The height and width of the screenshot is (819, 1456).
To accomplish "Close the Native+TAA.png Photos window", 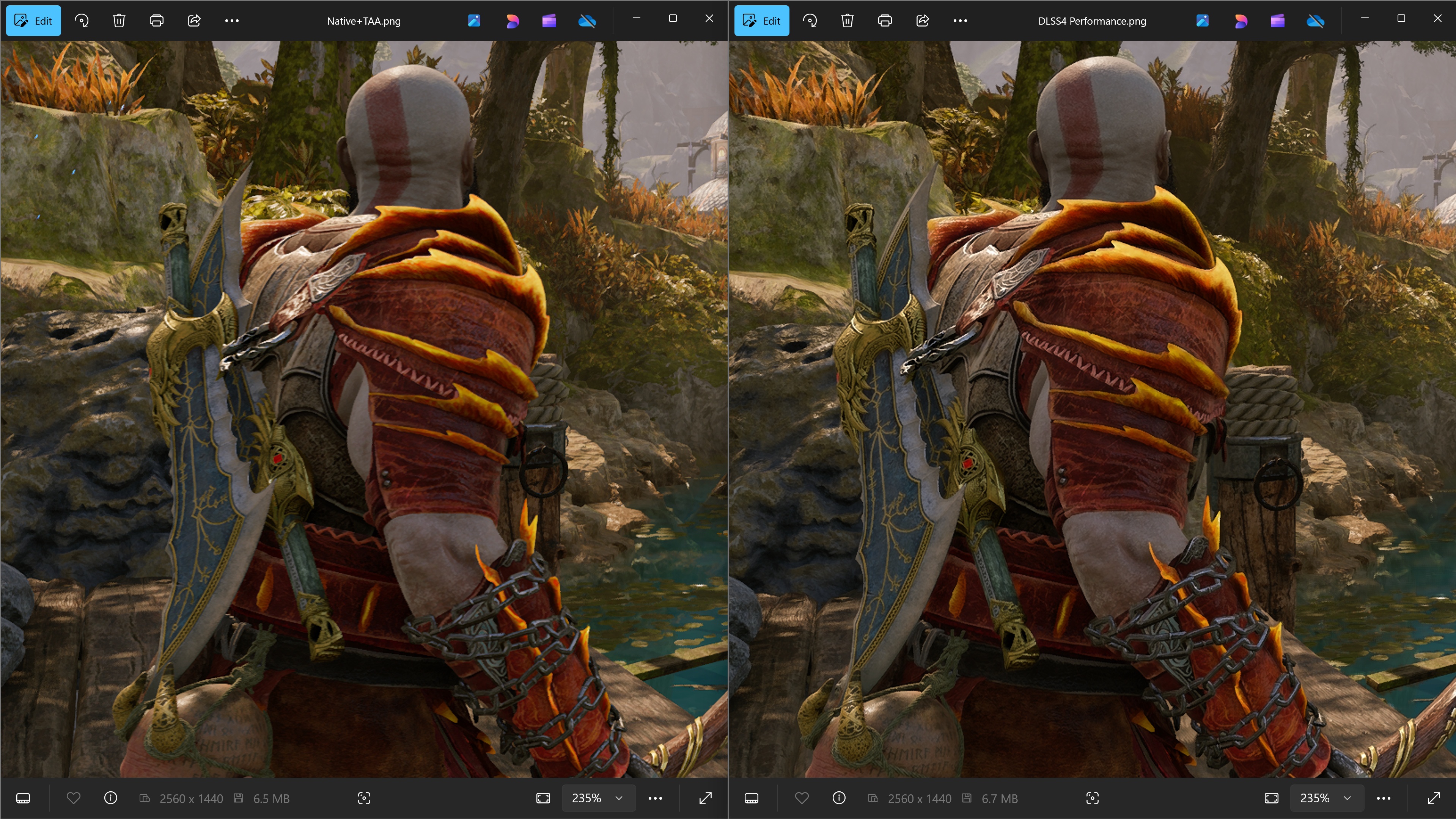I will pos(709,19).
